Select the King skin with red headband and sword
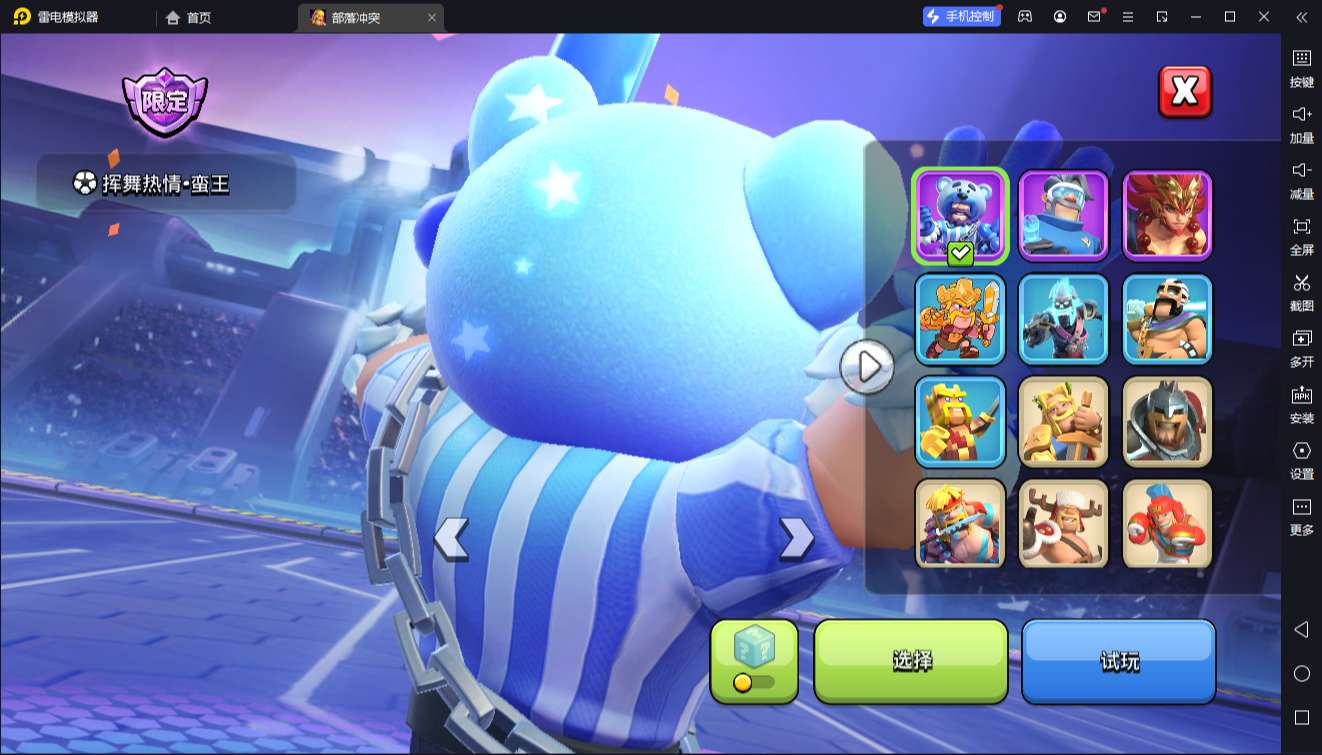 (x=960, y=524)
